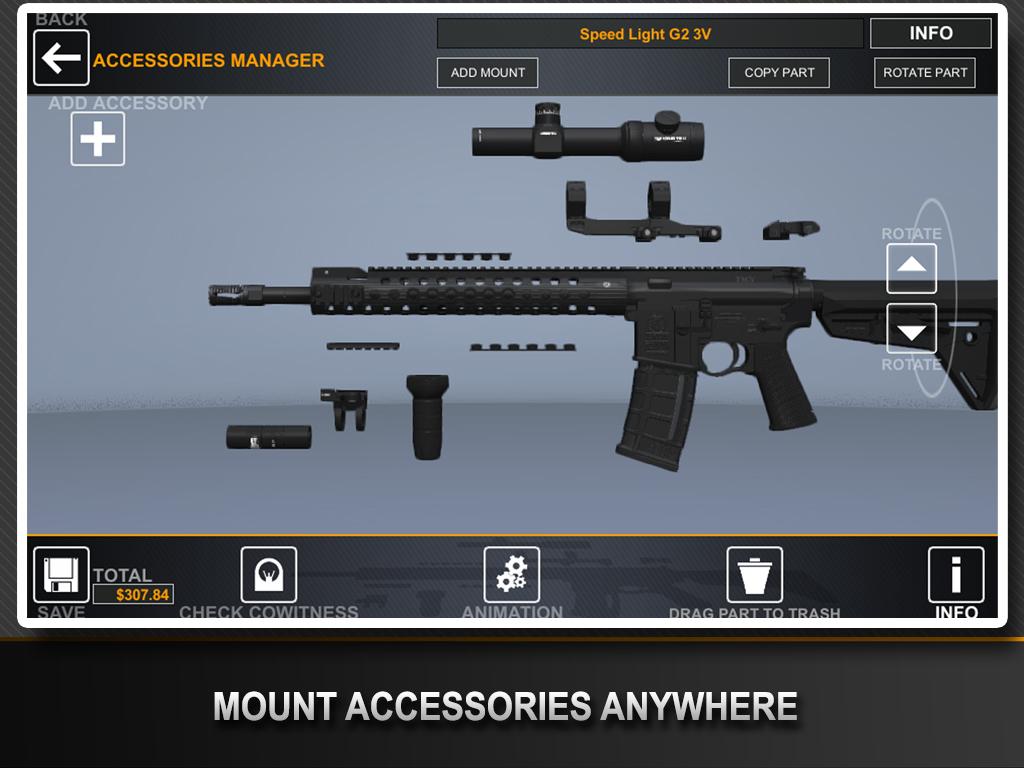Viewport: 1024px width, 768px height.
Task: Click the ADD MOUNT button
Action: 488,73
